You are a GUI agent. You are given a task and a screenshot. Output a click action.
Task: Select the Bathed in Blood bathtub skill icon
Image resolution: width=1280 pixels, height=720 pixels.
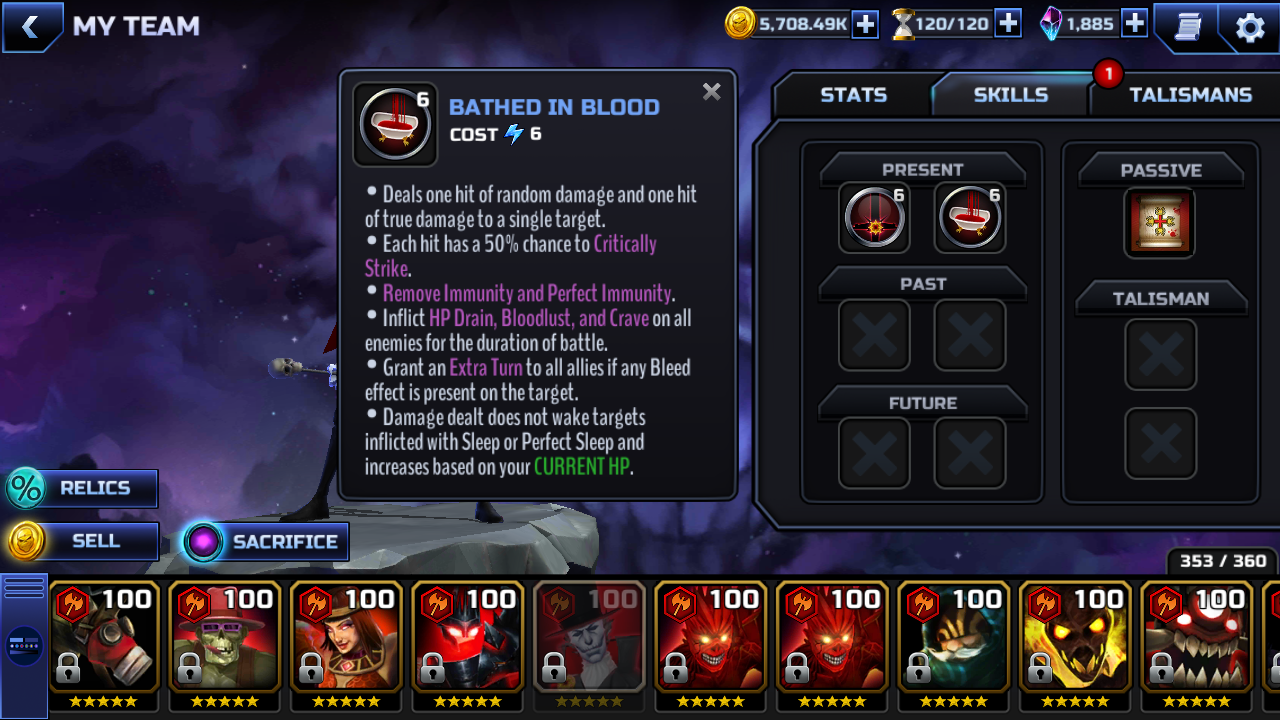[970, 217]
